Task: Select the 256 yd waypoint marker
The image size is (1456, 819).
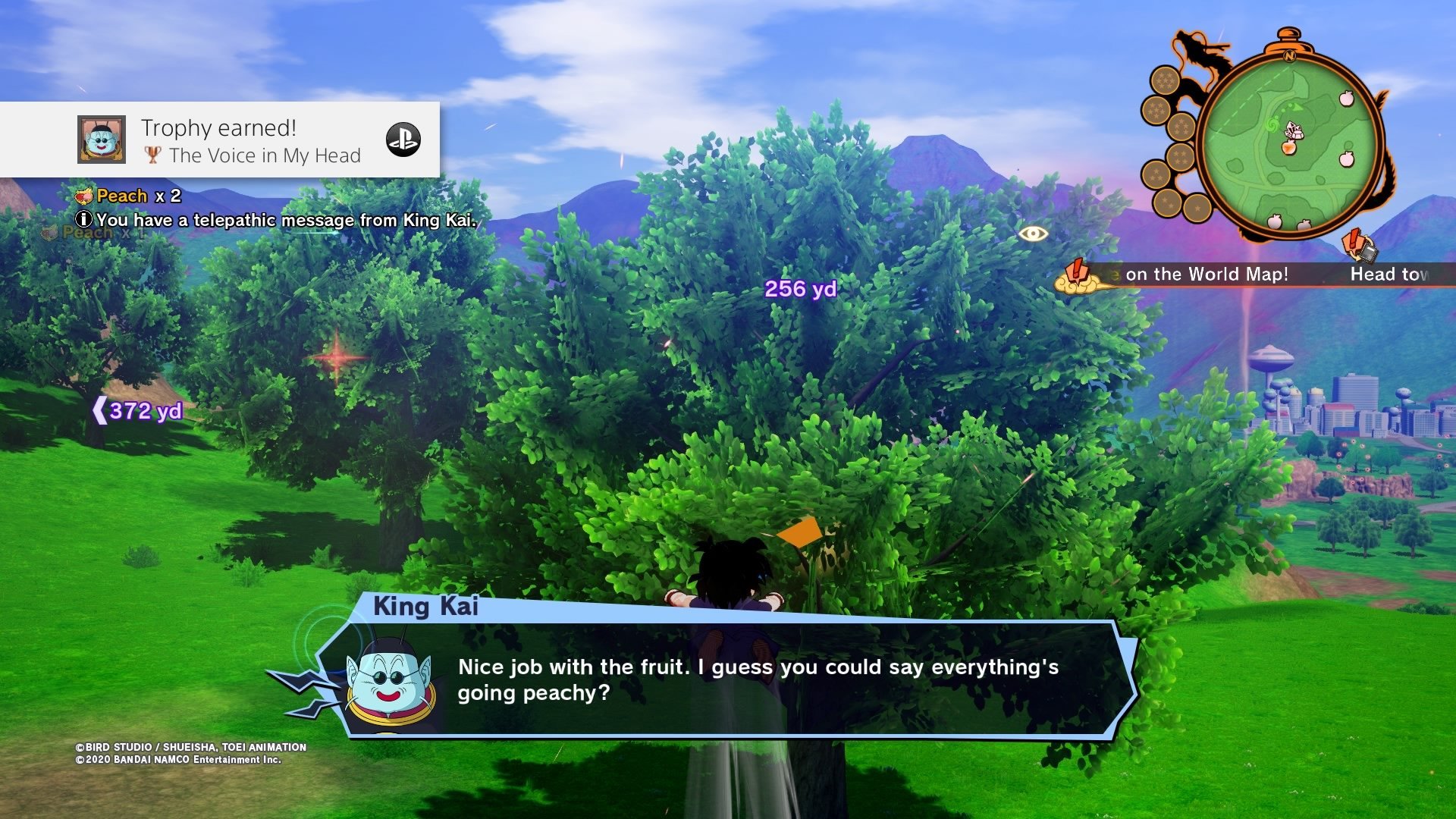Action: pyautogui.click(x=800, y=289)
